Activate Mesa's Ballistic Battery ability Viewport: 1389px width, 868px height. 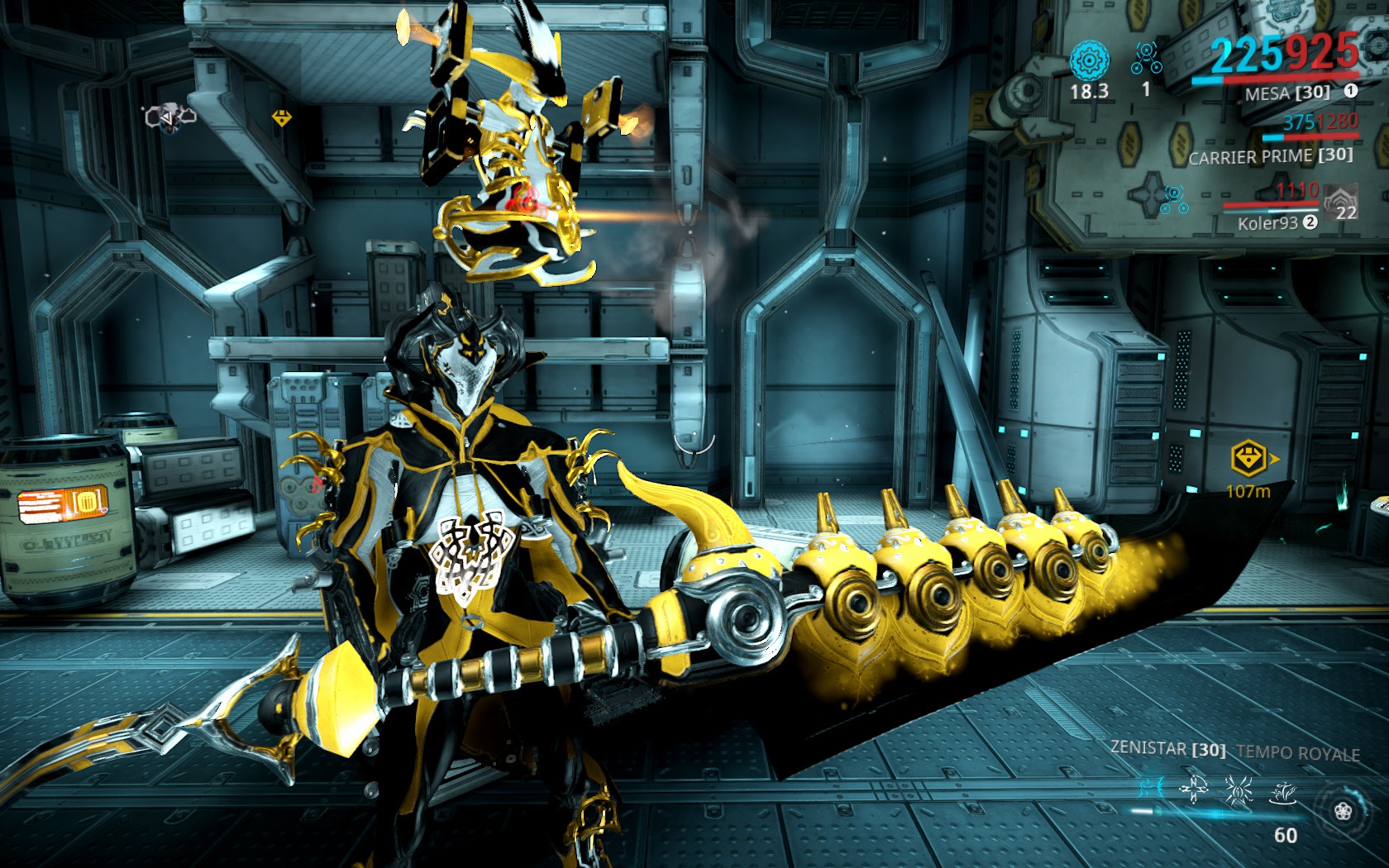point(1151,788)
